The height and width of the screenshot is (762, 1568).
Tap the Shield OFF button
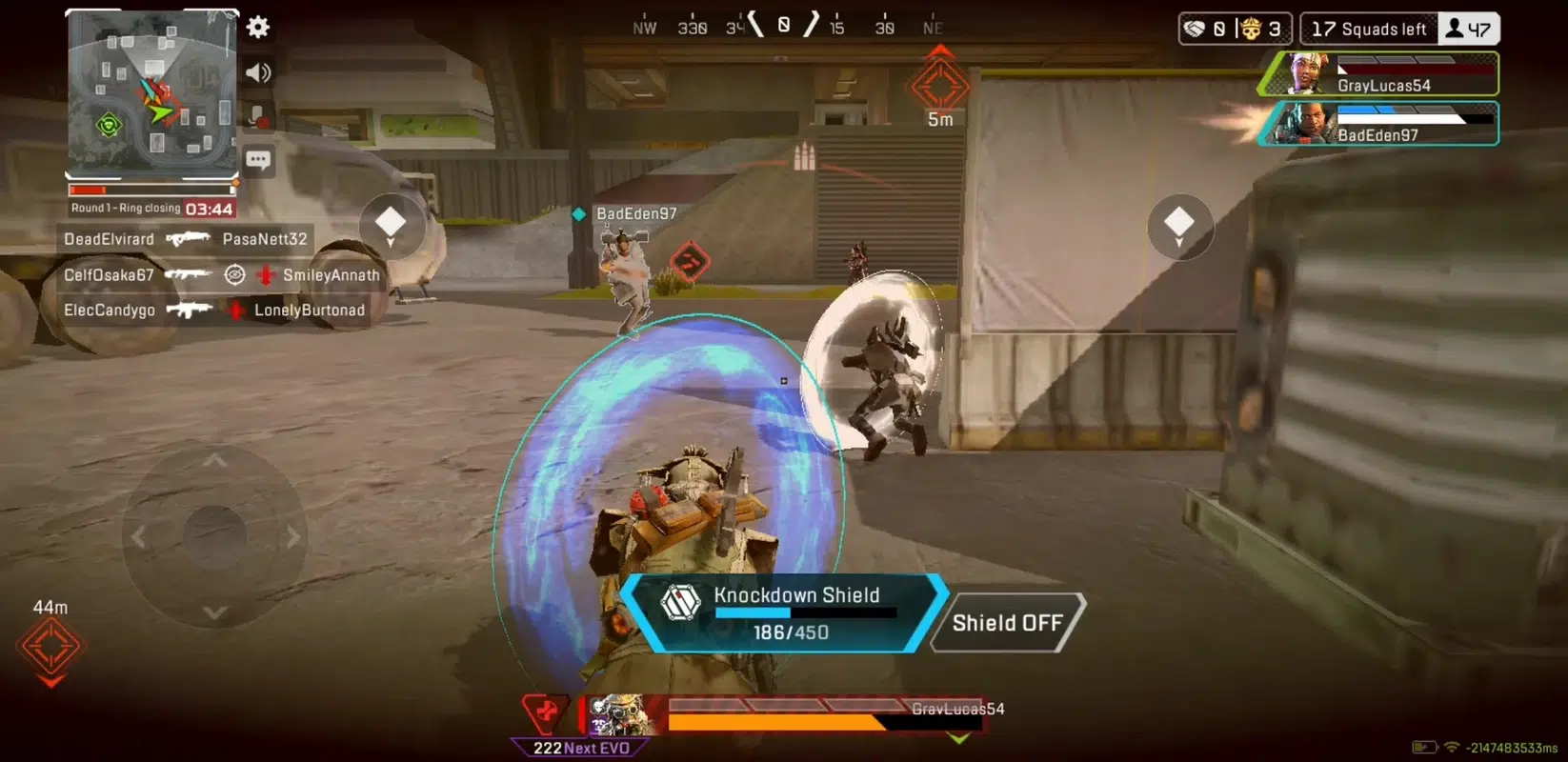(x=1007, y=623)
